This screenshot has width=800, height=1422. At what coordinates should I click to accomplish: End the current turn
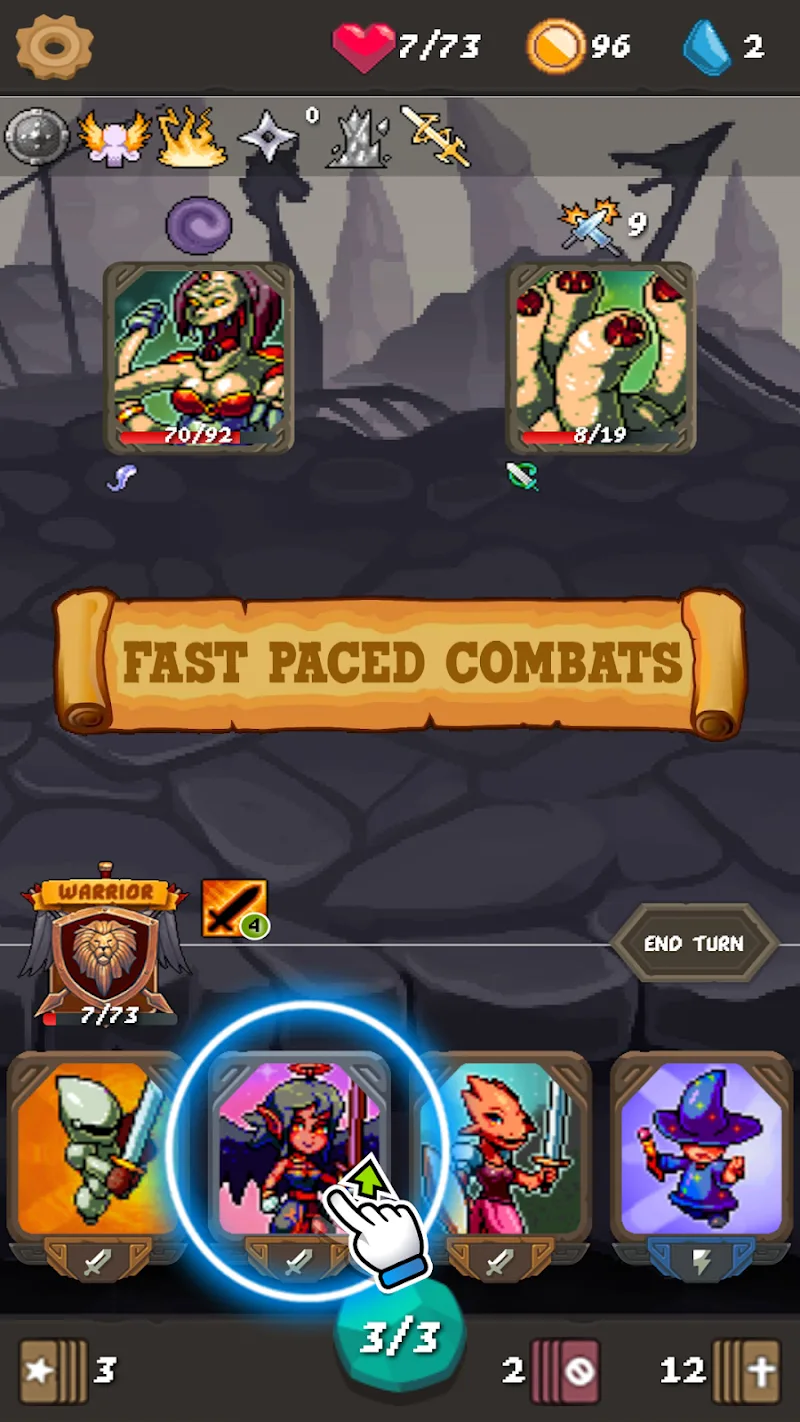click(694, 943)
